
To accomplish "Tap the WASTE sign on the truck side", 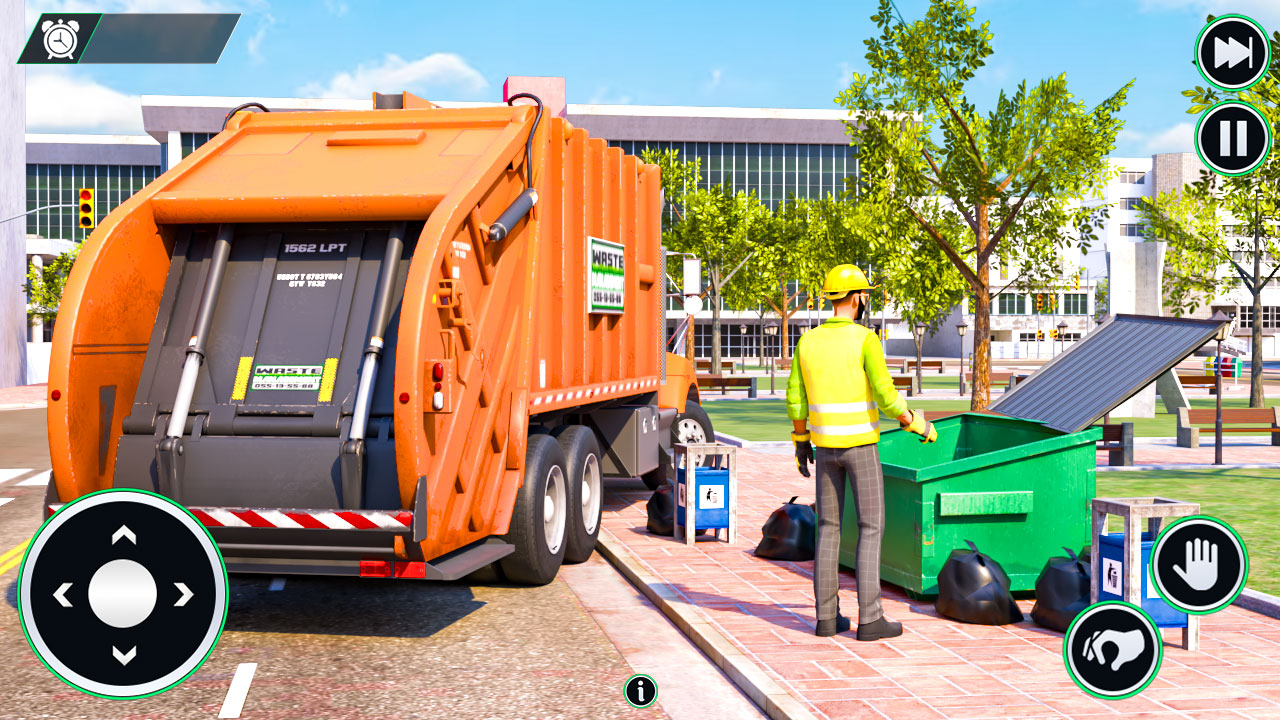I will (x=605, y=275).
